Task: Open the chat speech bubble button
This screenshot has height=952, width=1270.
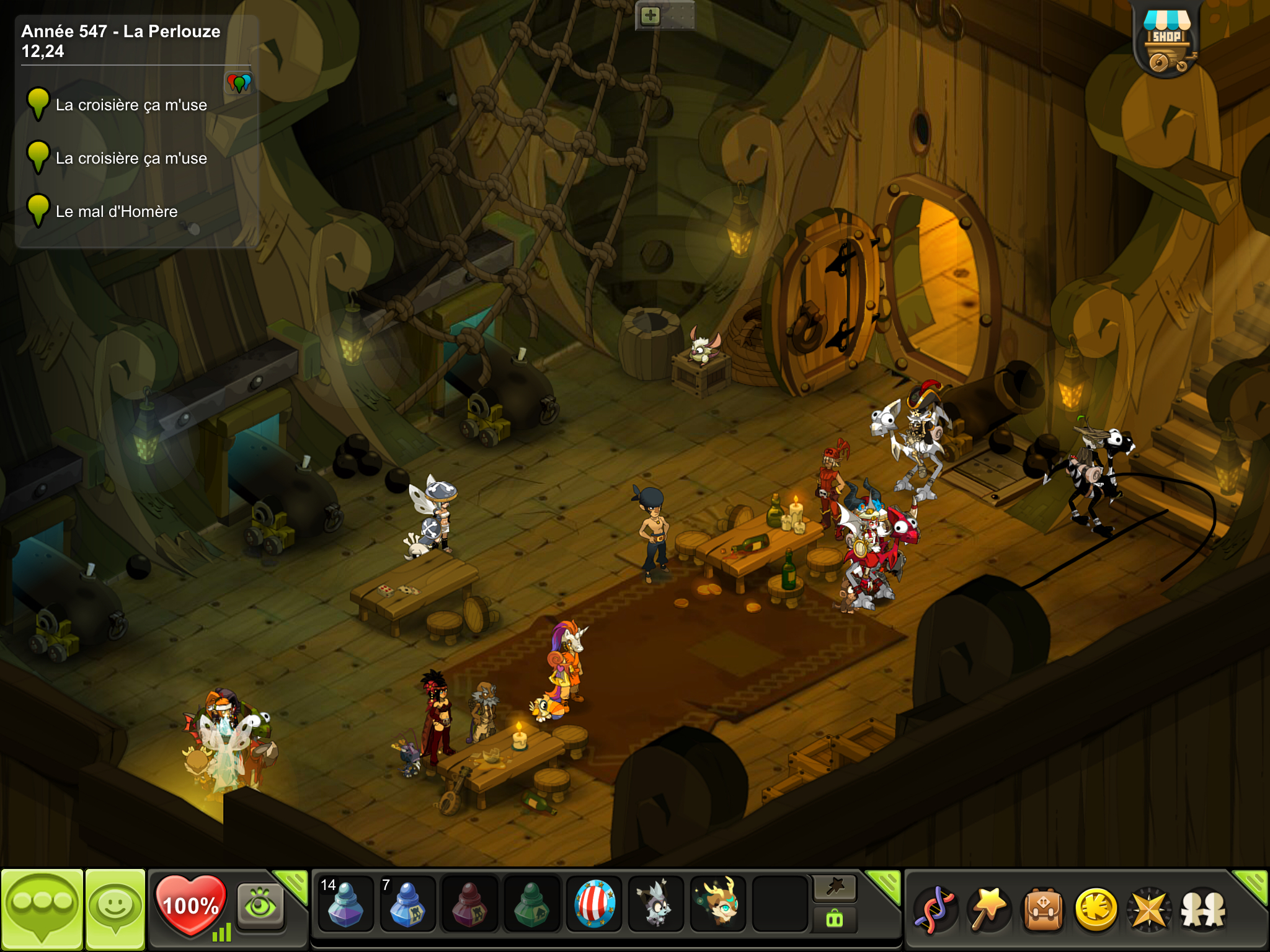Action: (42, 907)
